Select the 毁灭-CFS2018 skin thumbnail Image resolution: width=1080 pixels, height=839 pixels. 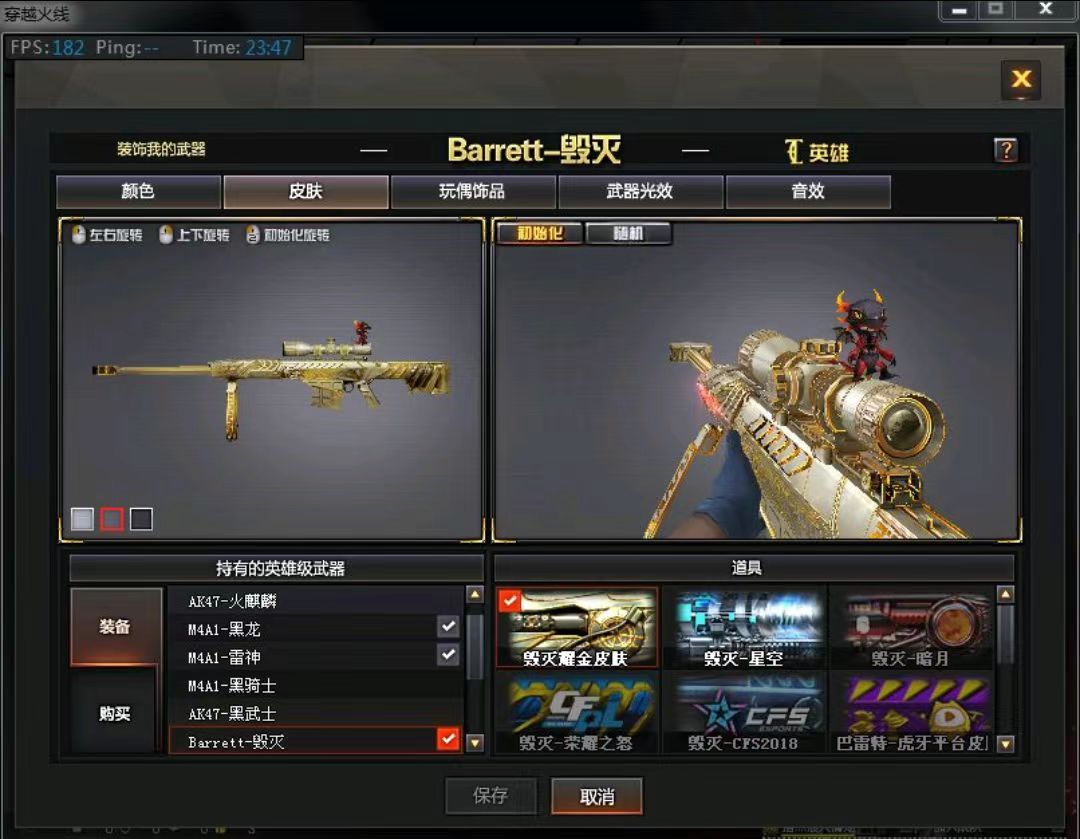pyautogui.click(x=743, y=713)
